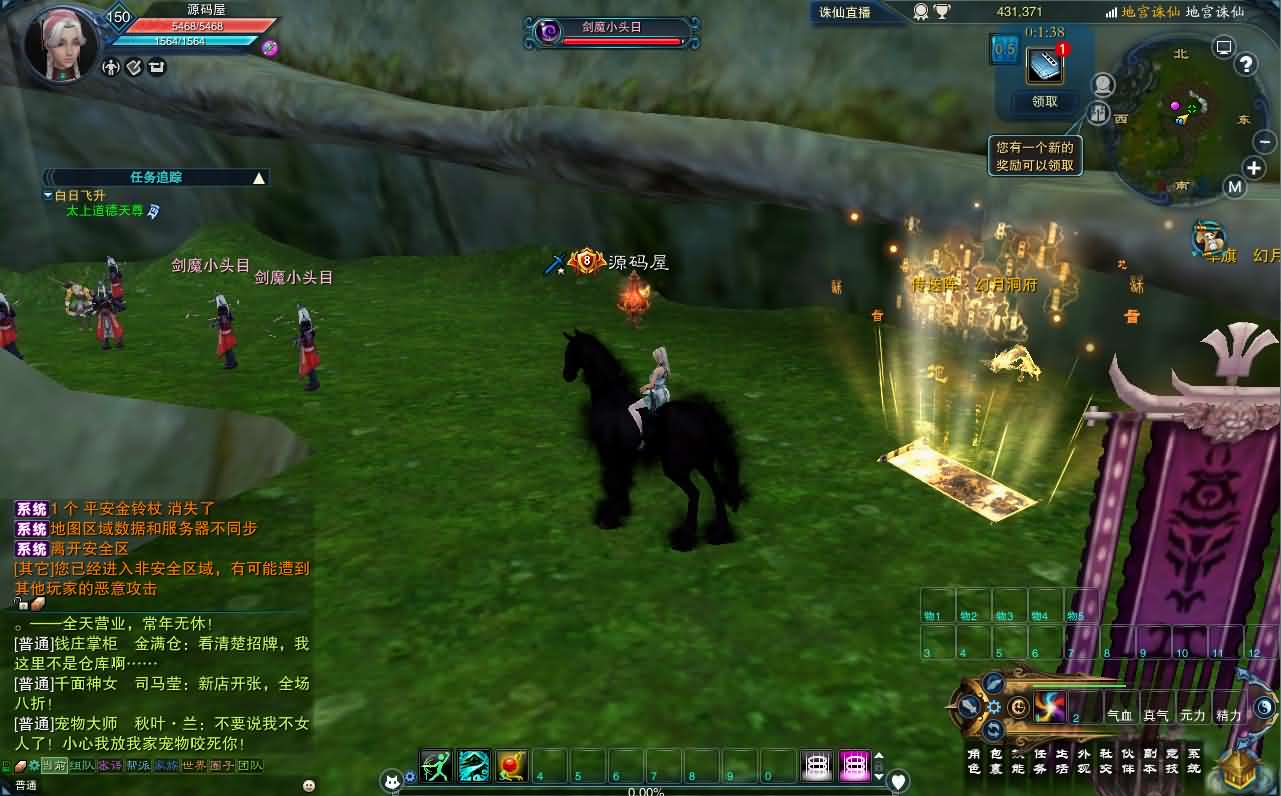Open the world map via the M button
The image size is (1281, 796).
1235,187
